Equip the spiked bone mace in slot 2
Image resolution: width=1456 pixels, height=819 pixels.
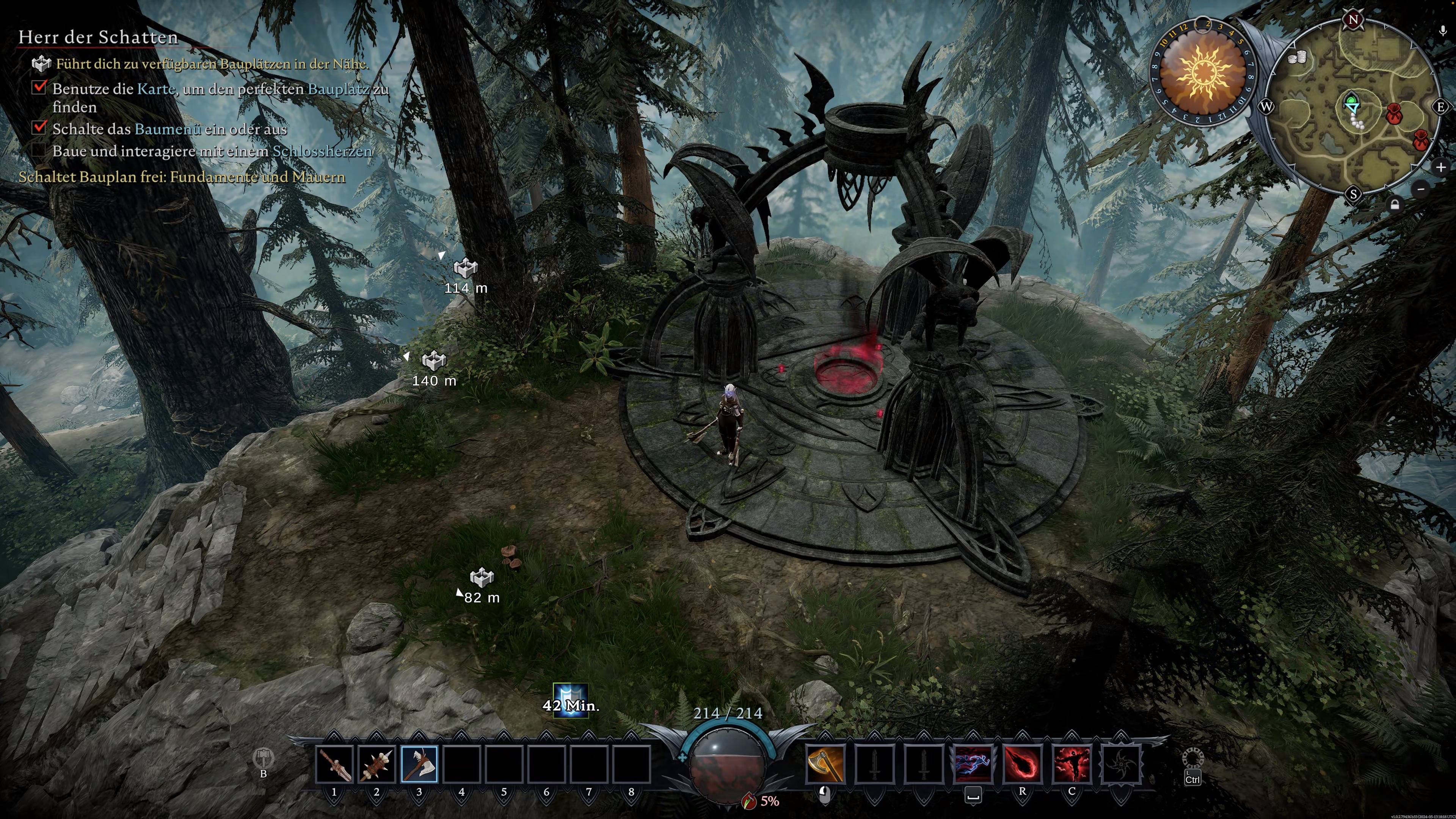pos(377,764)
